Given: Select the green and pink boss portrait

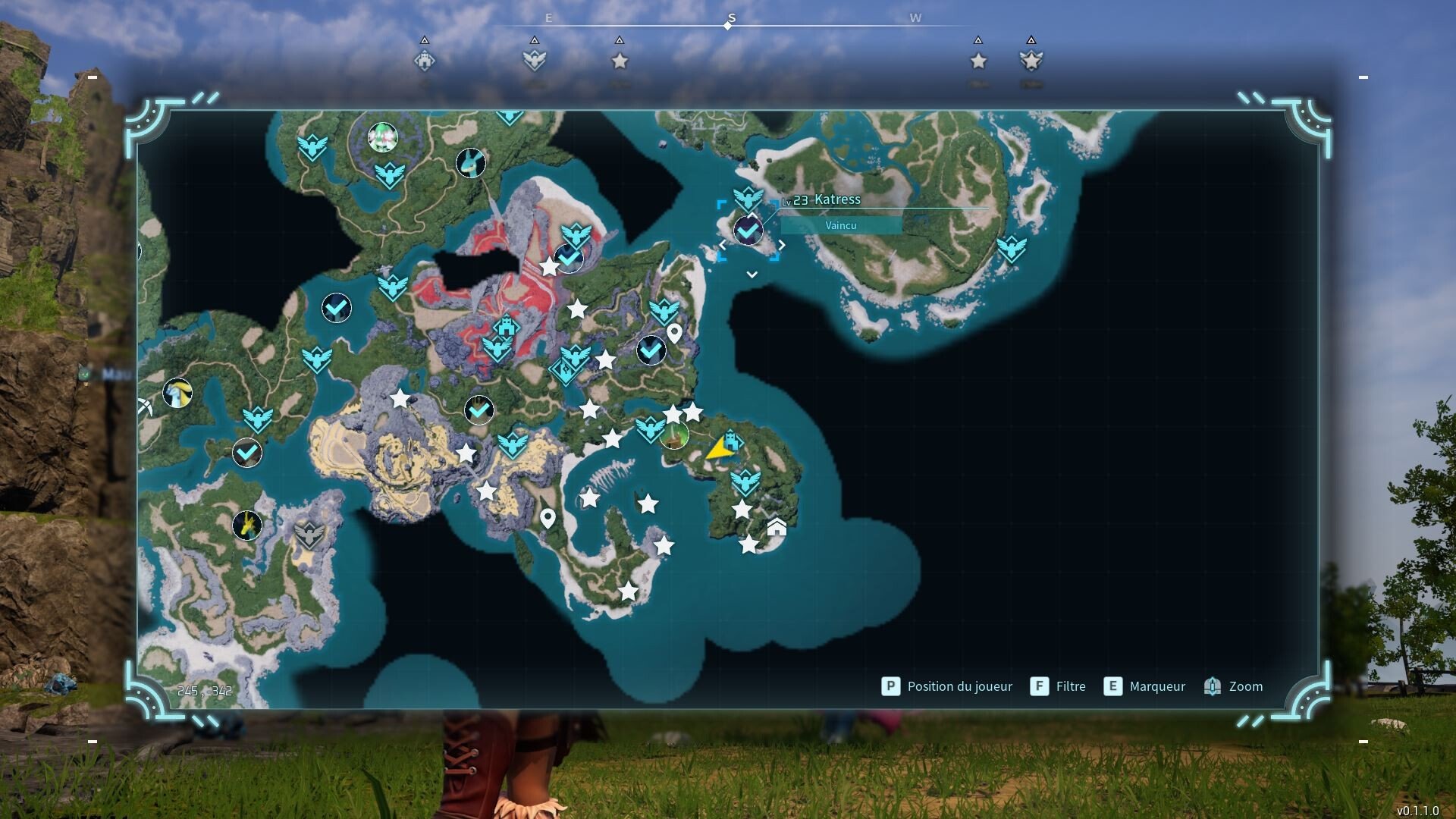Looking at the screenshot, I should pos(383,137).
